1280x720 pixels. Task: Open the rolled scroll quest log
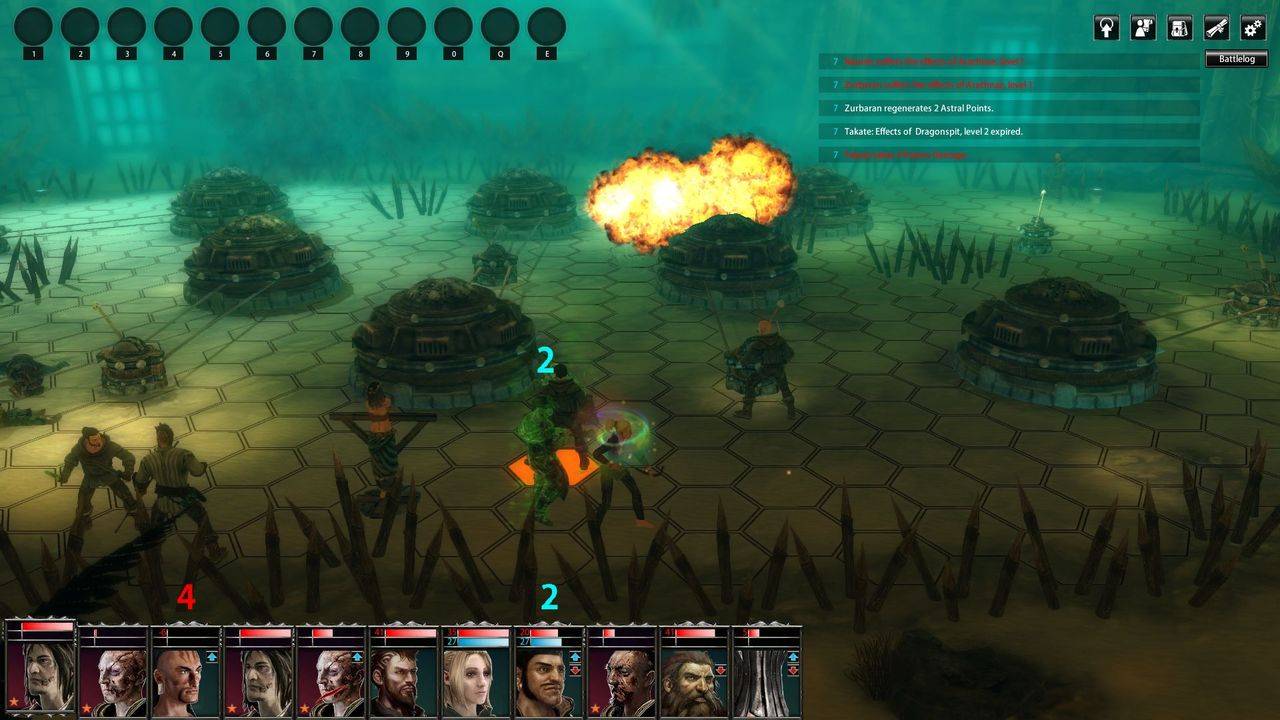pos(1217,28)
